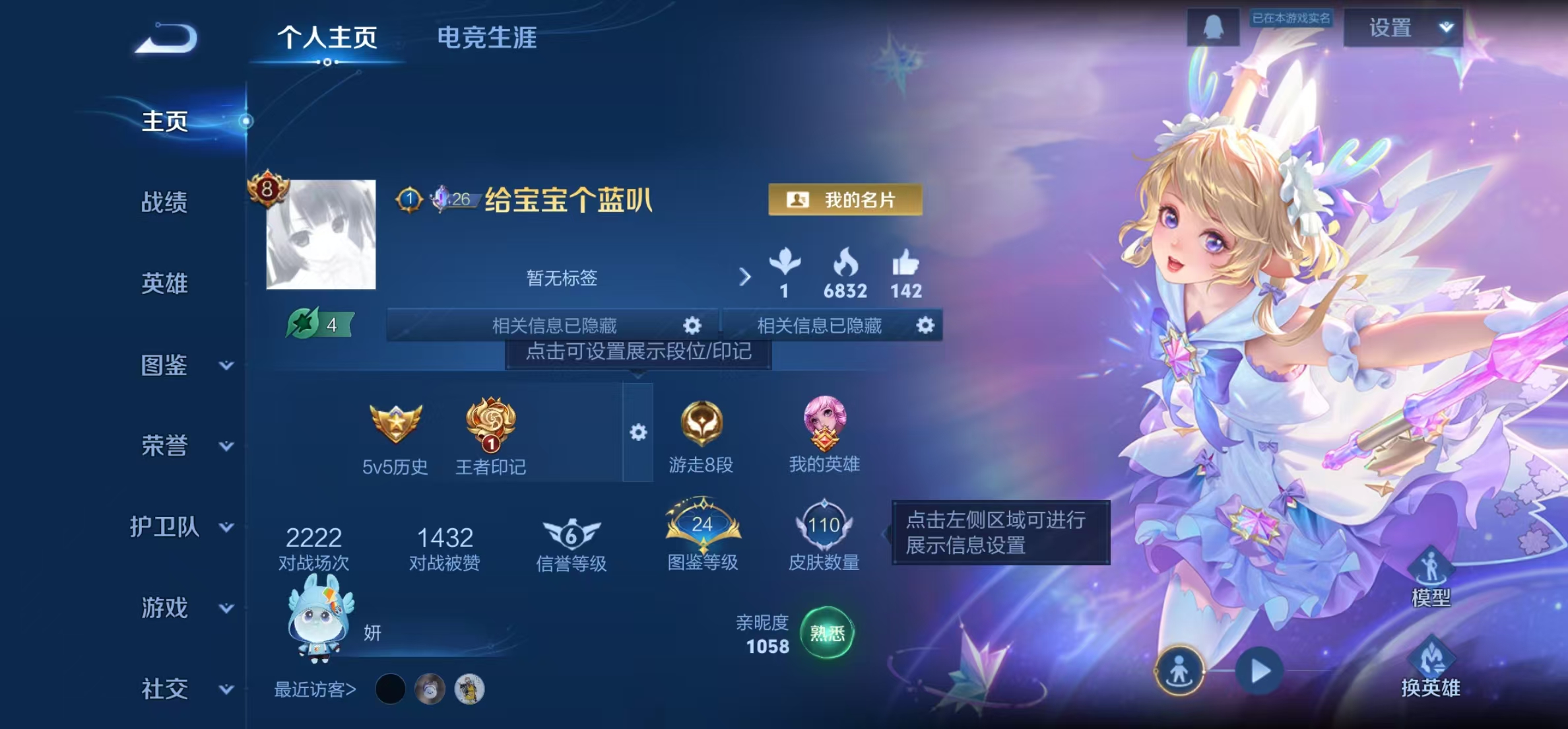
Task: Select 战绩 in the left menu
Action: (164, 205)
